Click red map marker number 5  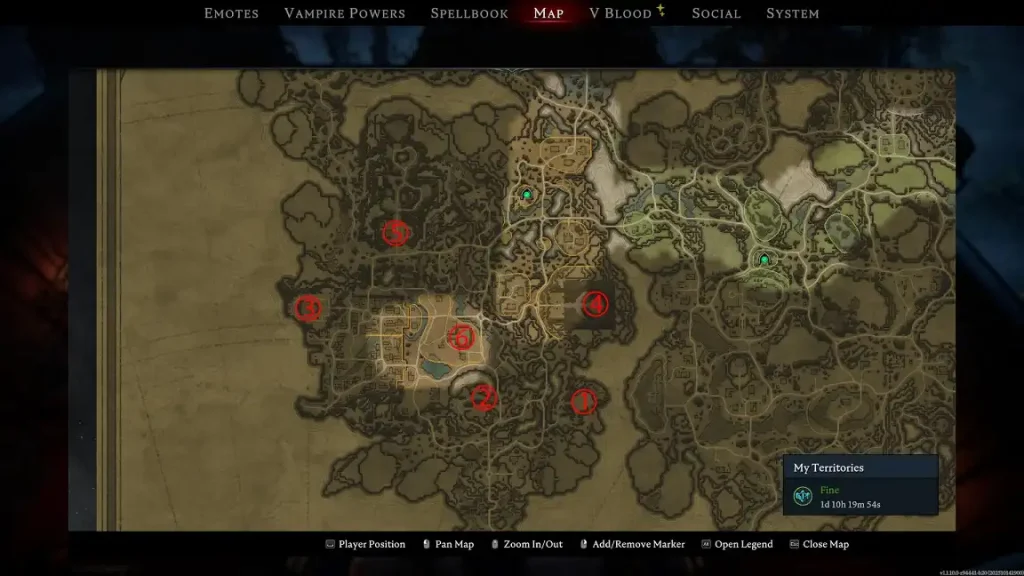(396, 233)
